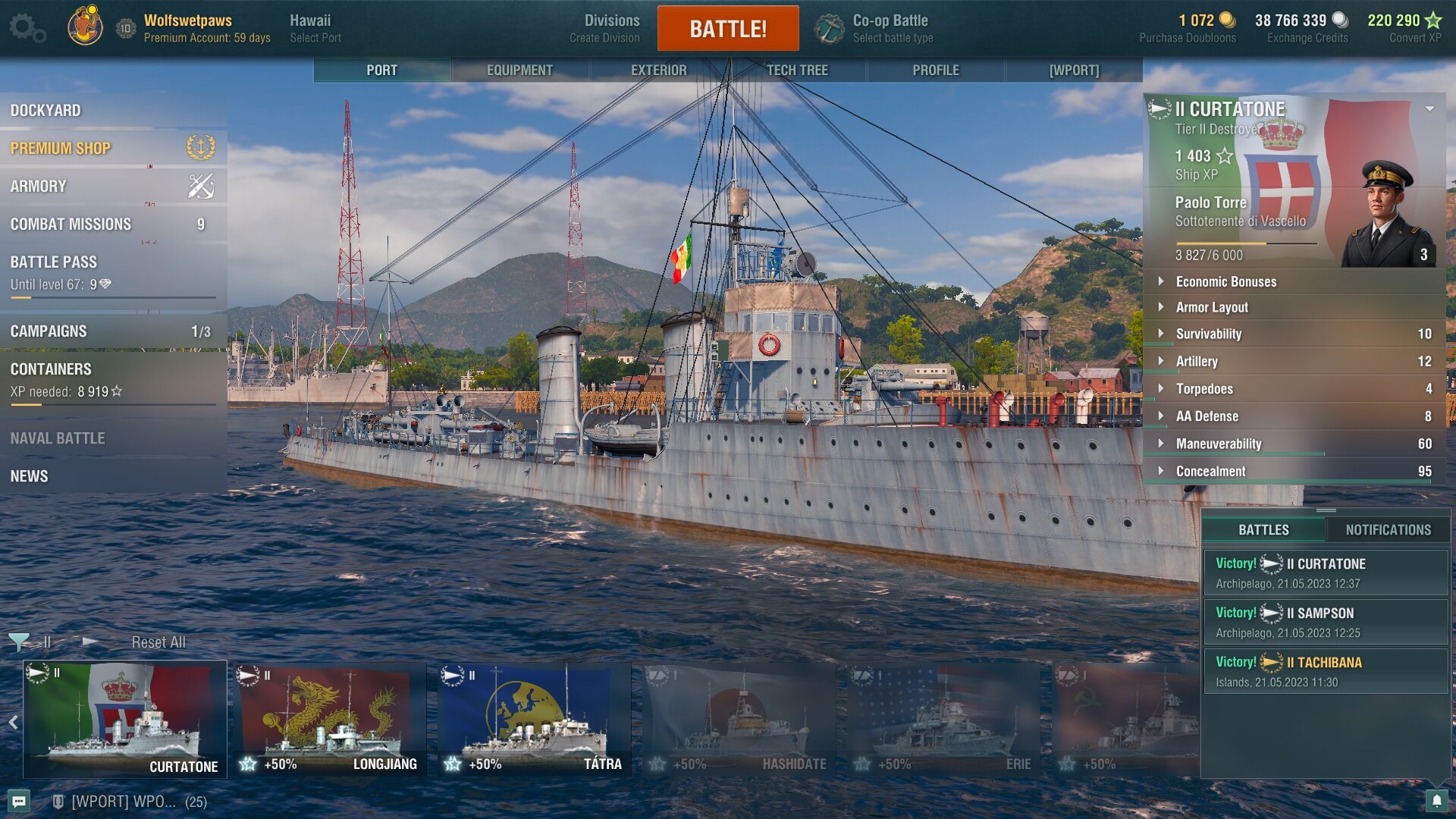The height and width of the screenshot is (819, 1456).
Task: Reset all ship carousel filters
Action: point(158,642)
